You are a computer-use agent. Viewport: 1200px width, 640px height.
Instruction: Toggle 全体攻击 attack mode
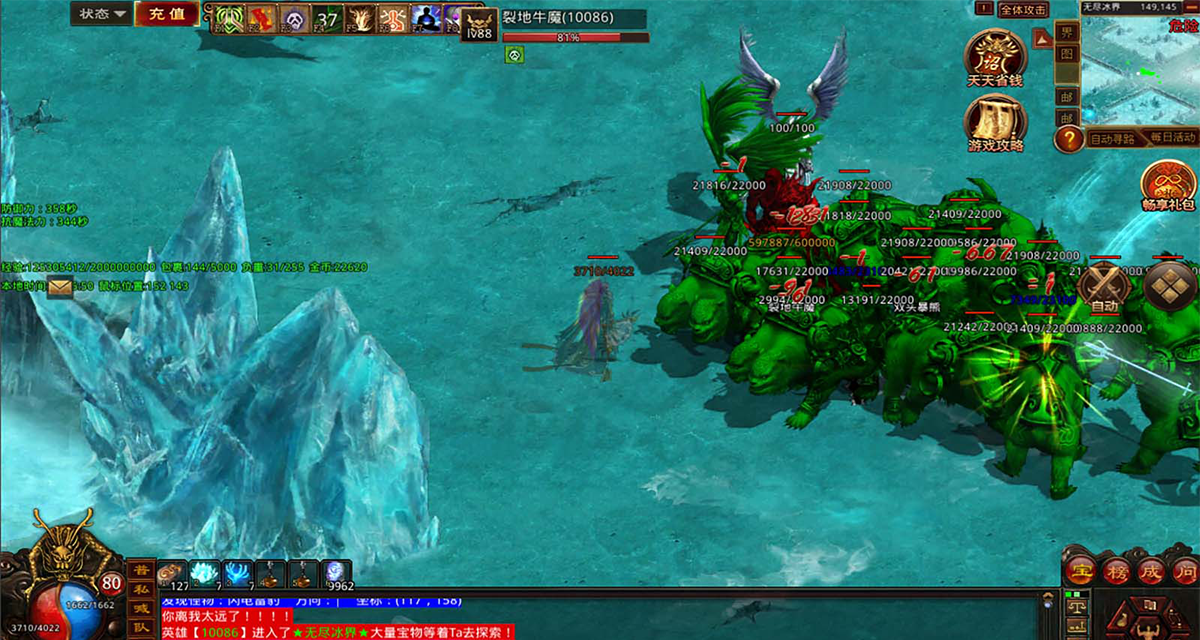1023,10
